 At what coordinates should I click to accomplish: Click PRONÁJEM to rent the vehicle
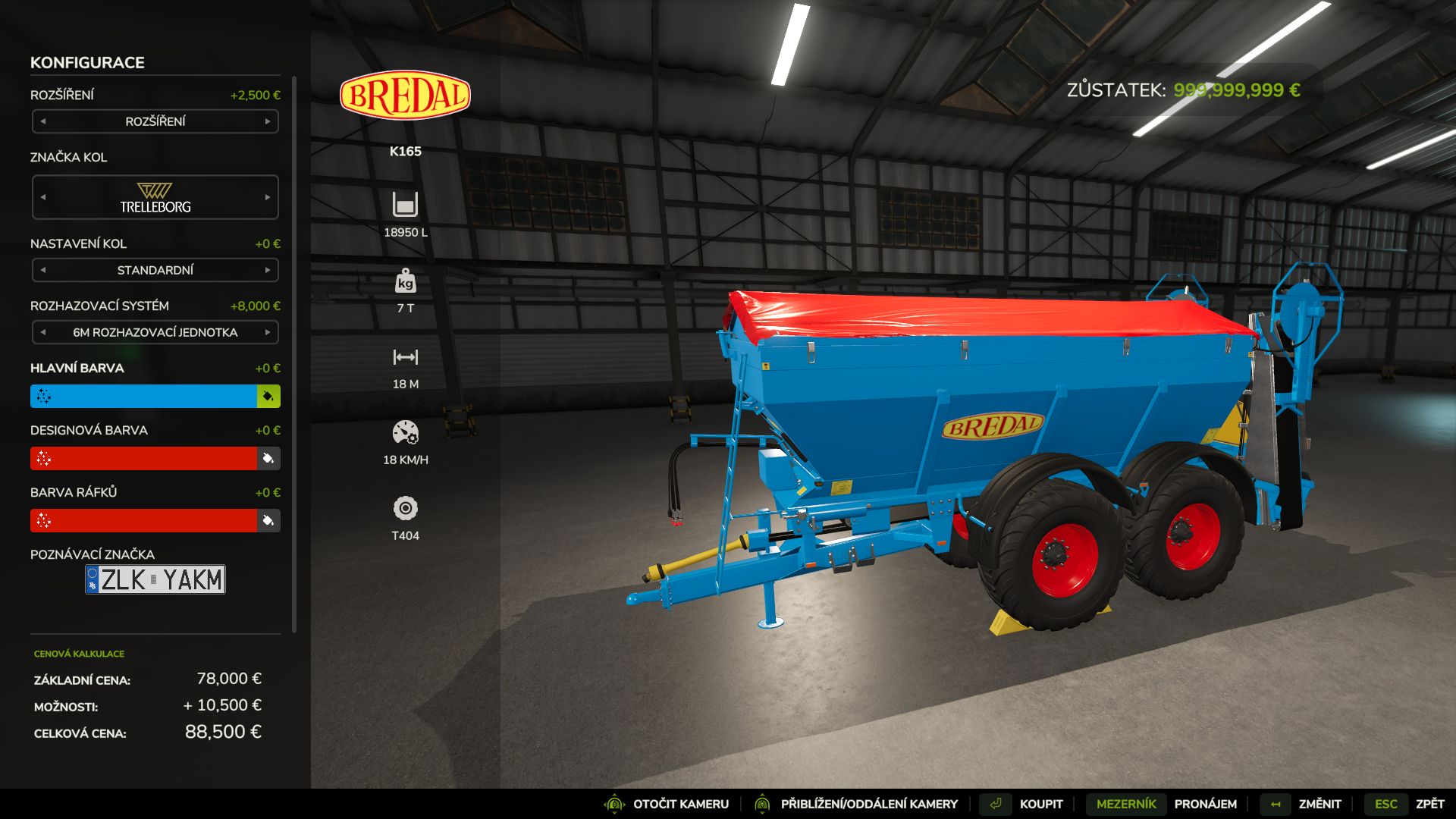click(x=1206, y=803)
